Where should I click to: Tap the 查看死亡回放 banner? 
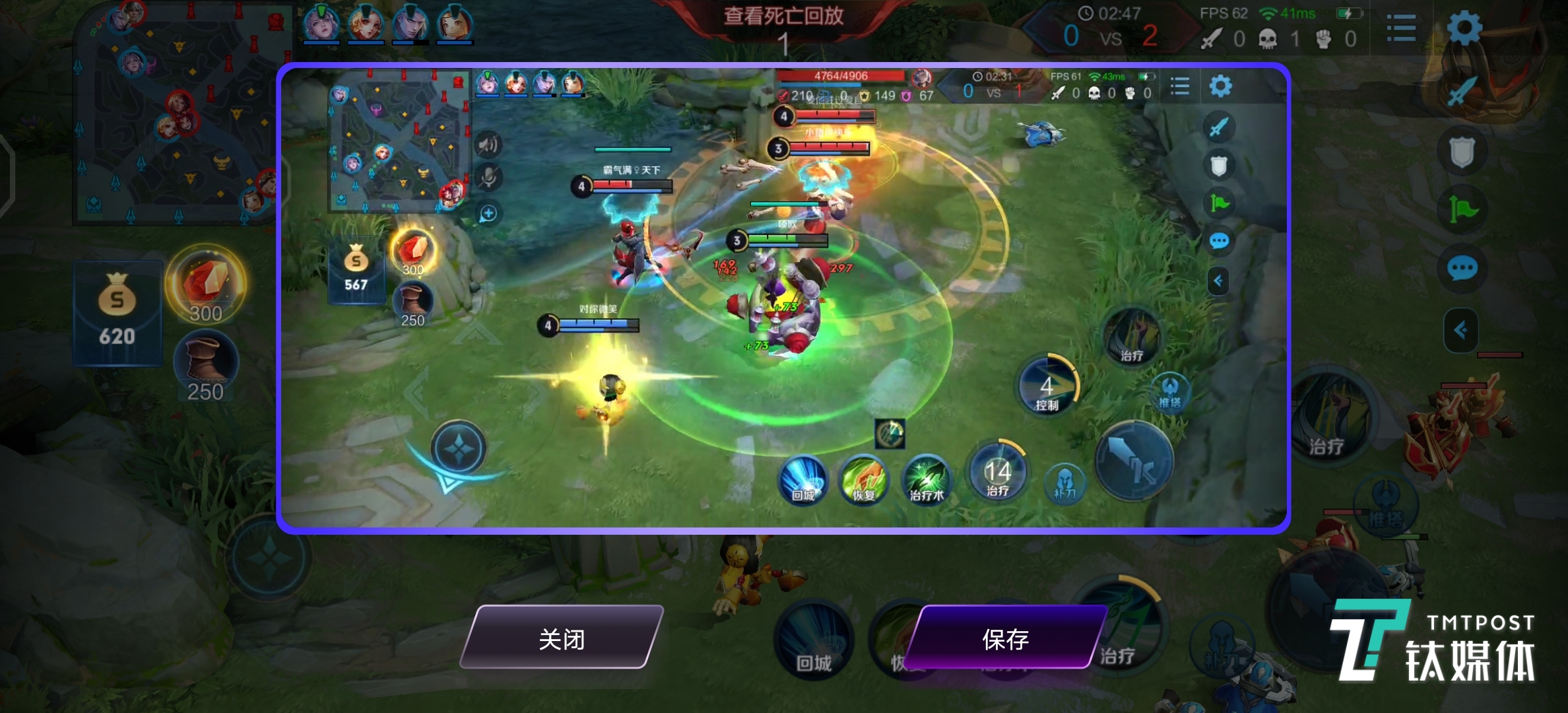tap(783, 16)
